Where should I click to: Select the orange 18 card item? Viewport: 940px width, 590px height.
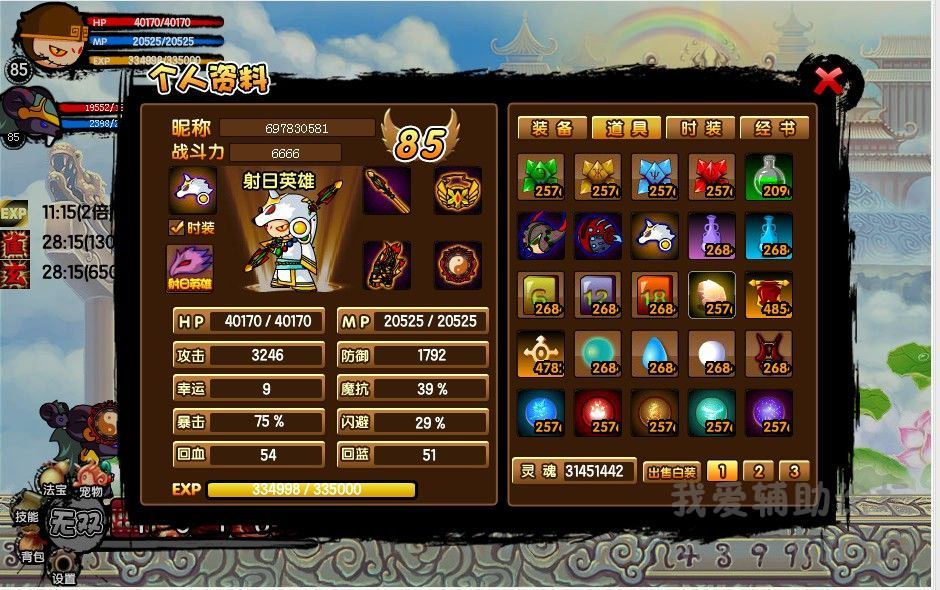[655, 295]
